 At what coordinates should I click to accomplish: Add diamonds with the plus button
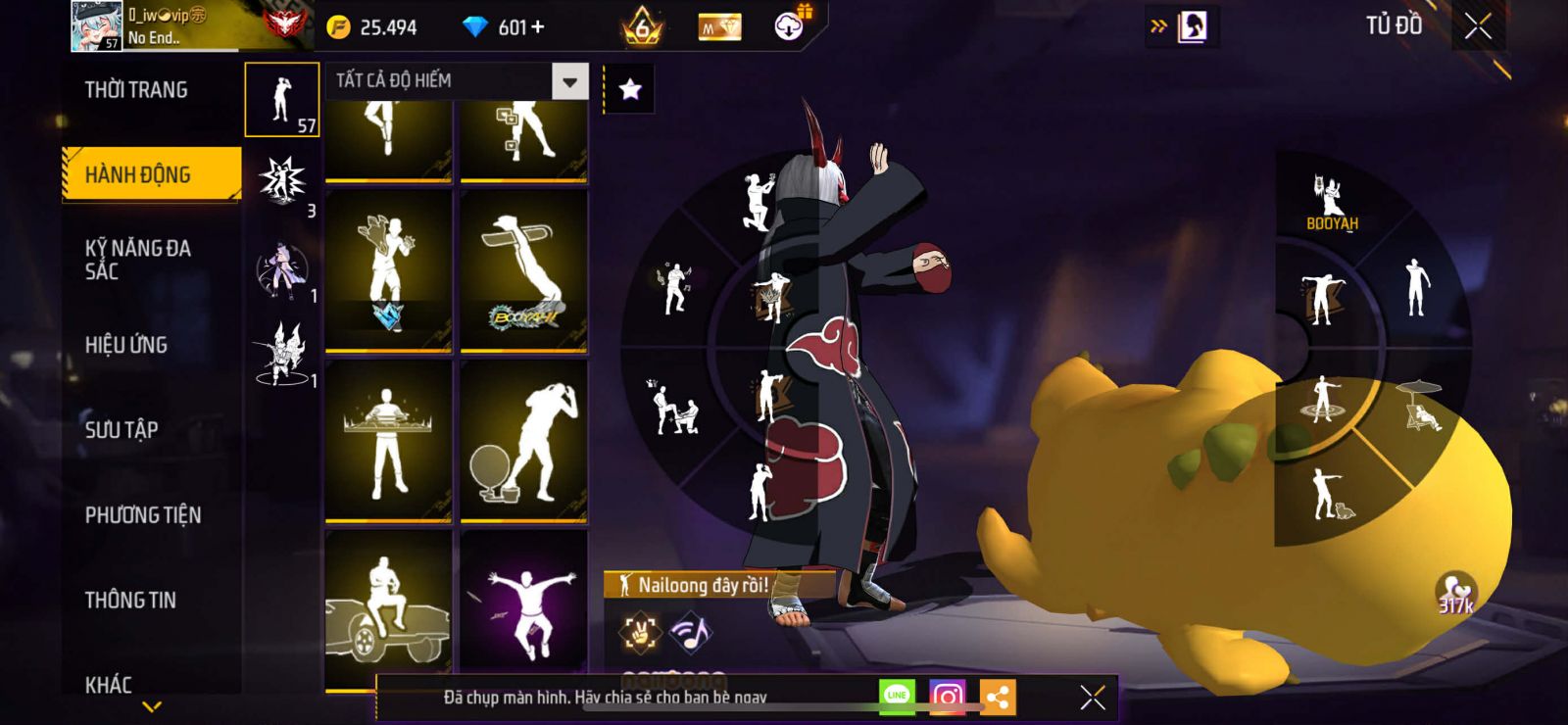pyautogui.click(x=537, y=27)
